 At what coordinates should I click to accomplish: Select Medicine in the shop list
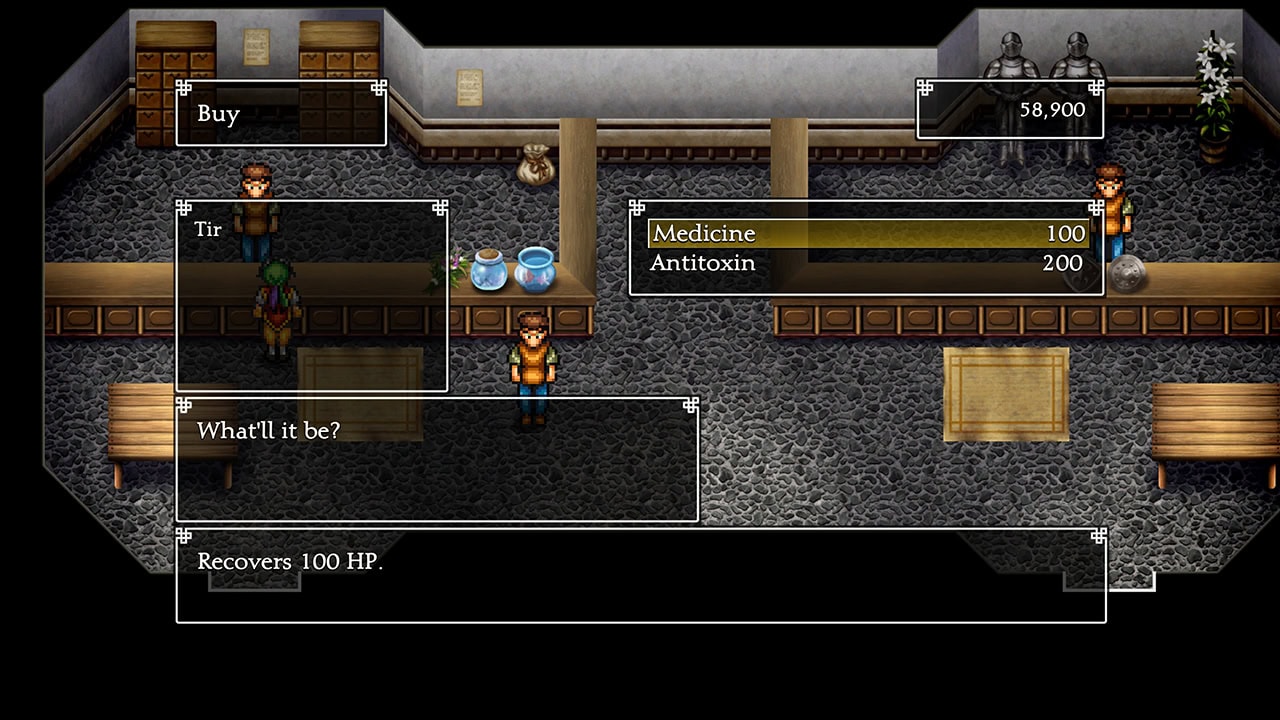[866, 234]
